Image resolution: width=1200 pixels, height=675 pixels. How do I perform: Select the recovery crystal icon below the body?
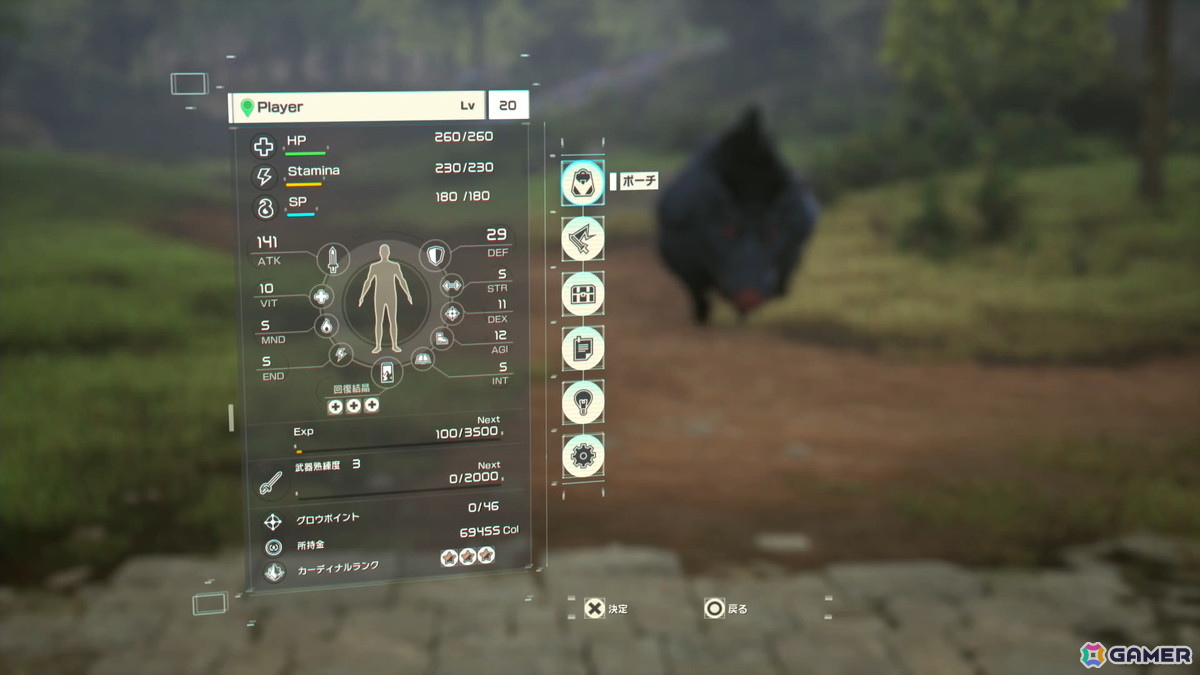pyautogui.click(x=385, y=372)
